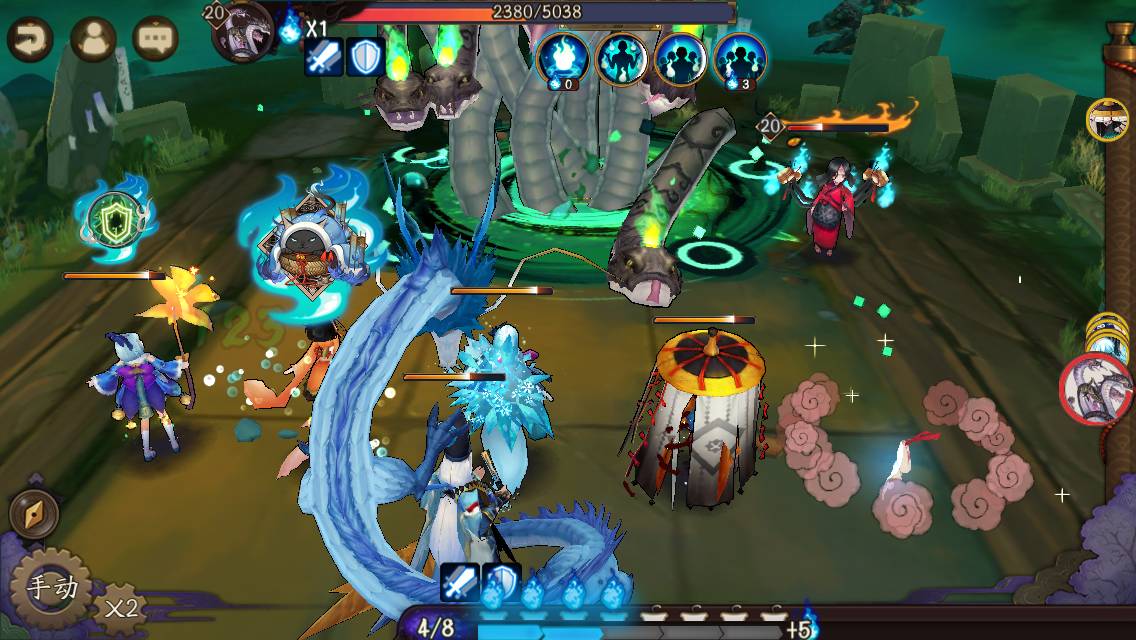Viewport: 1136px width, 640px height.
Task: Select the serpent boss portrait
Action: (x=243, y=30)
